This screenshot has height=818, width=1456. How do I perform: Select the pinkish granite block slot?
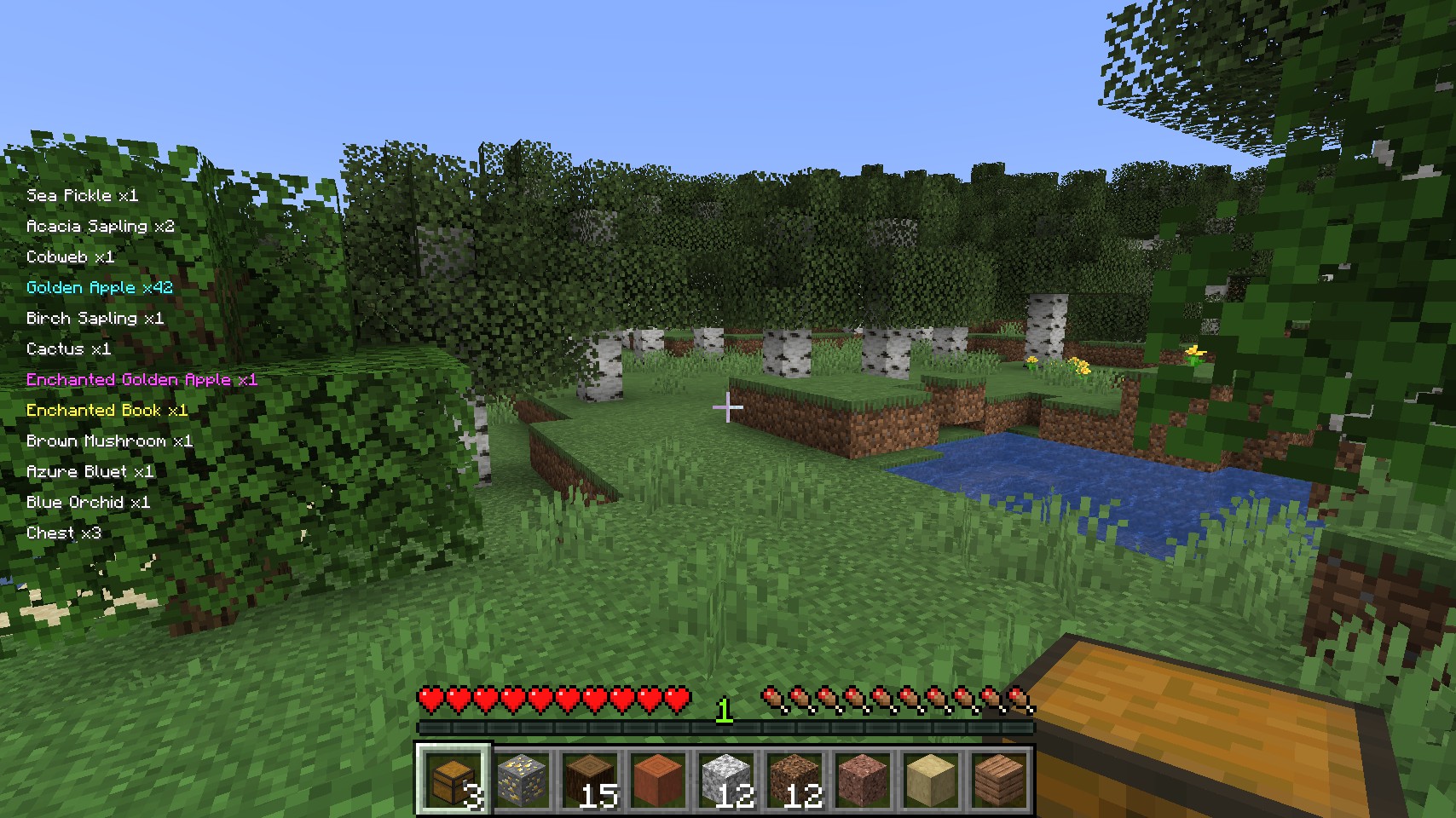tap(862, 779)
